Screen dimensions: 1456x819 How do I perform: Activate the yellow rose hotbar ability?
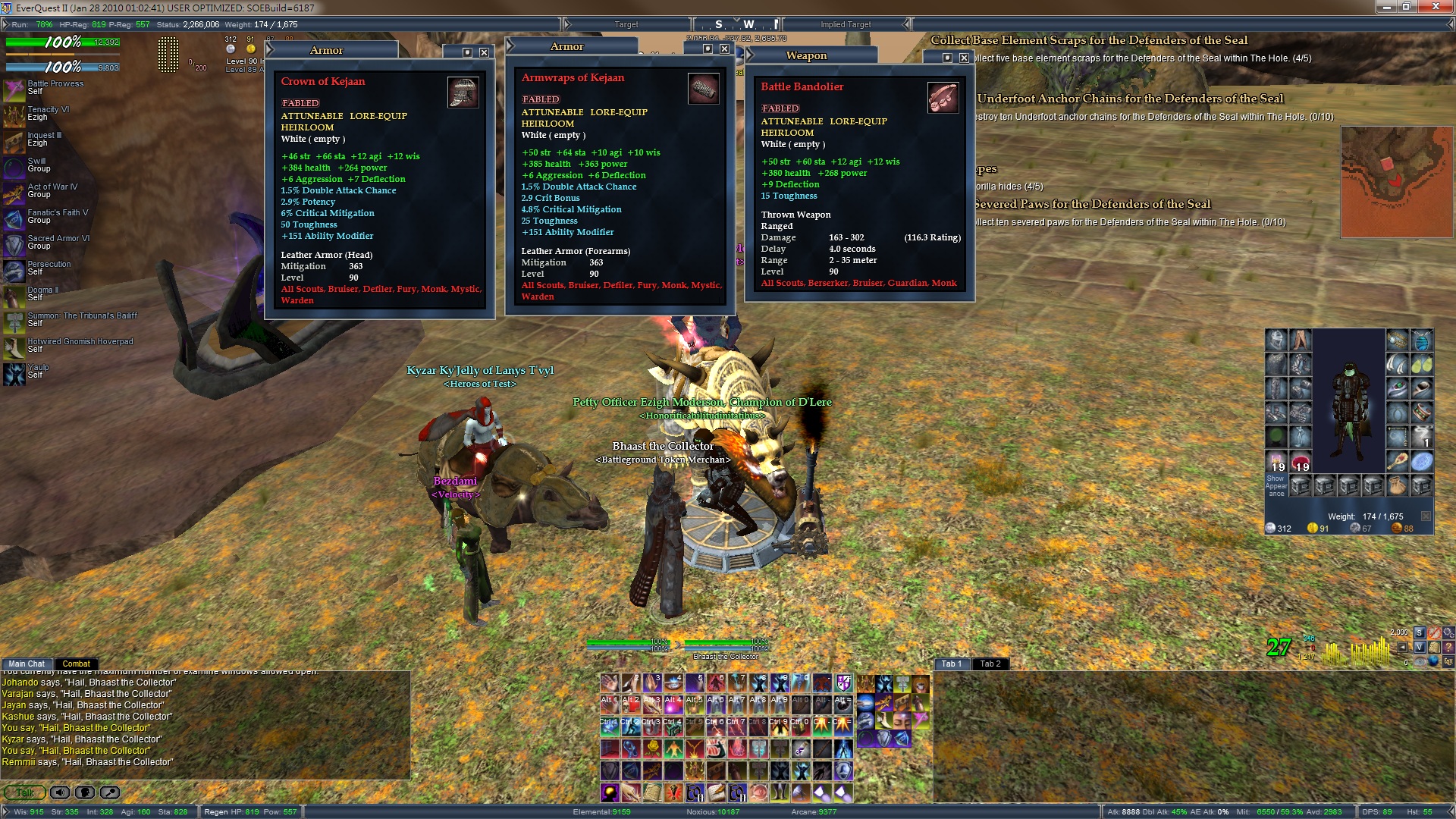pos(652,748)
